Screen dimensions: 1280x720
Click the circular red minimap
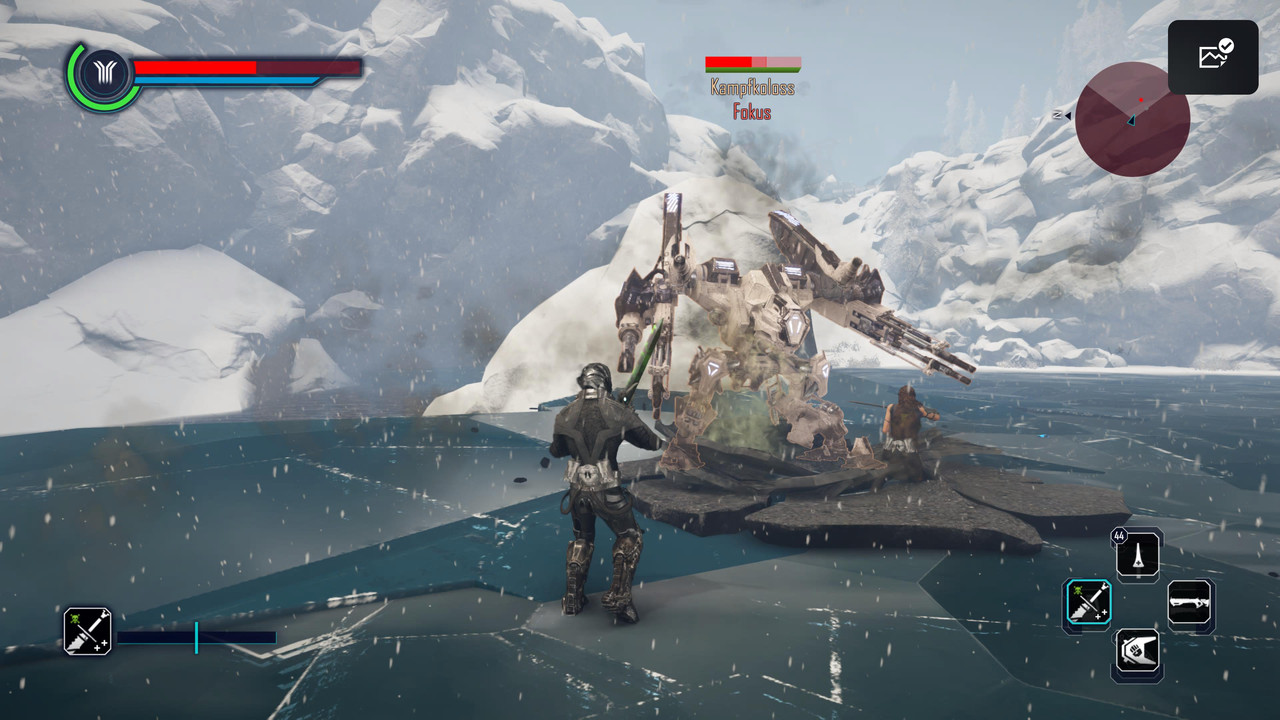tap(1132, 119)
